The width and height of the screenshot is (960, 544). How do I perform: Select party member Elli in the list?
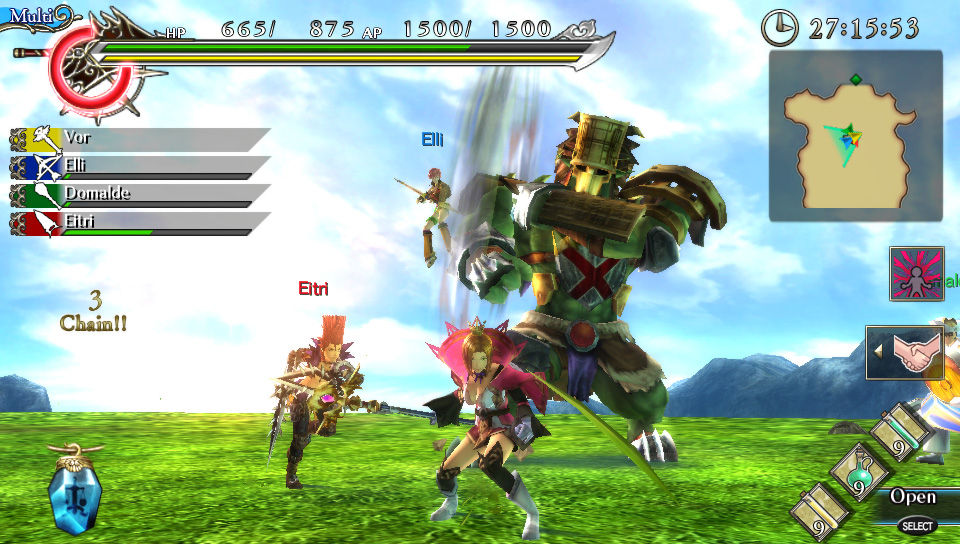(x=140, y=166)
